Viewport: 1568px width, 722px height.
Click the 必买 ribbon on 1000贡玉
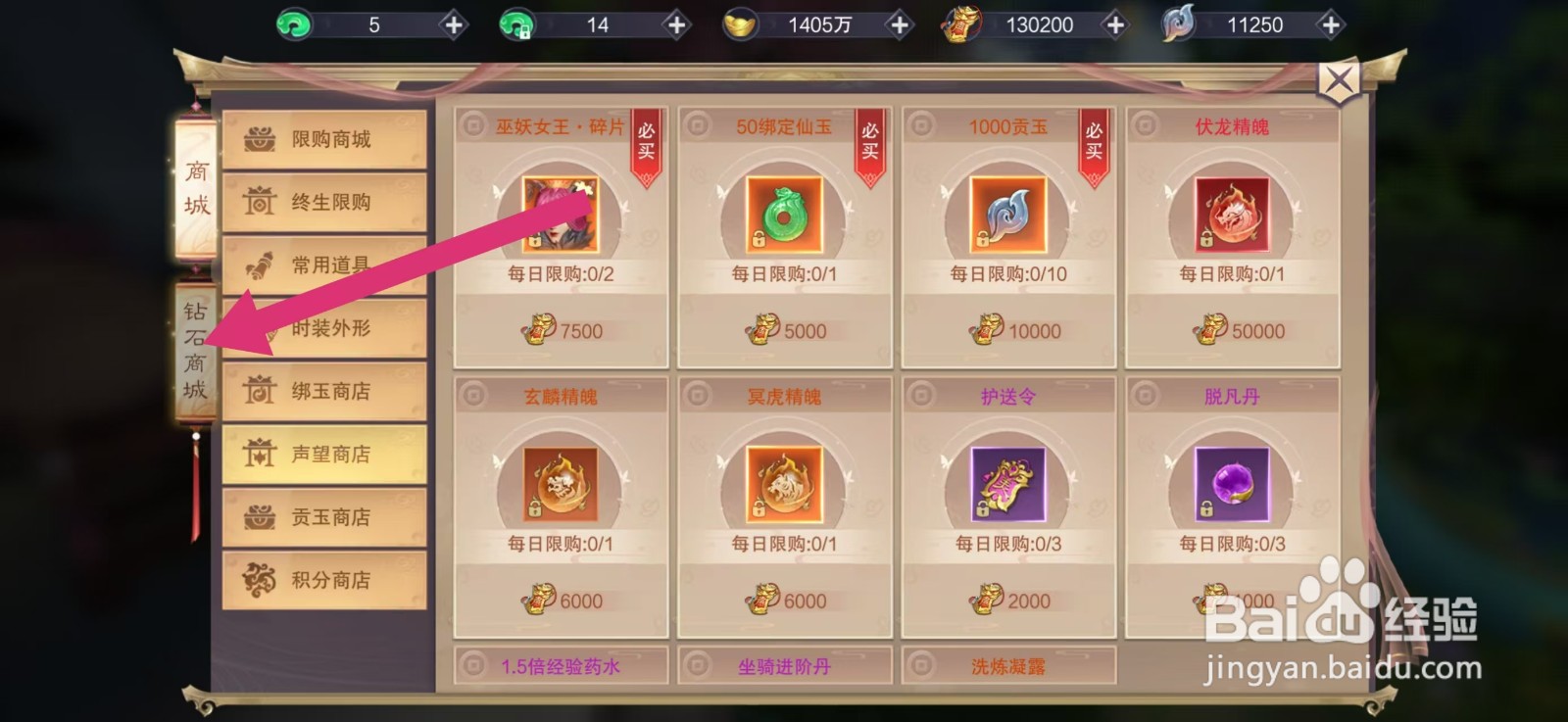(x=1094, y=142)
